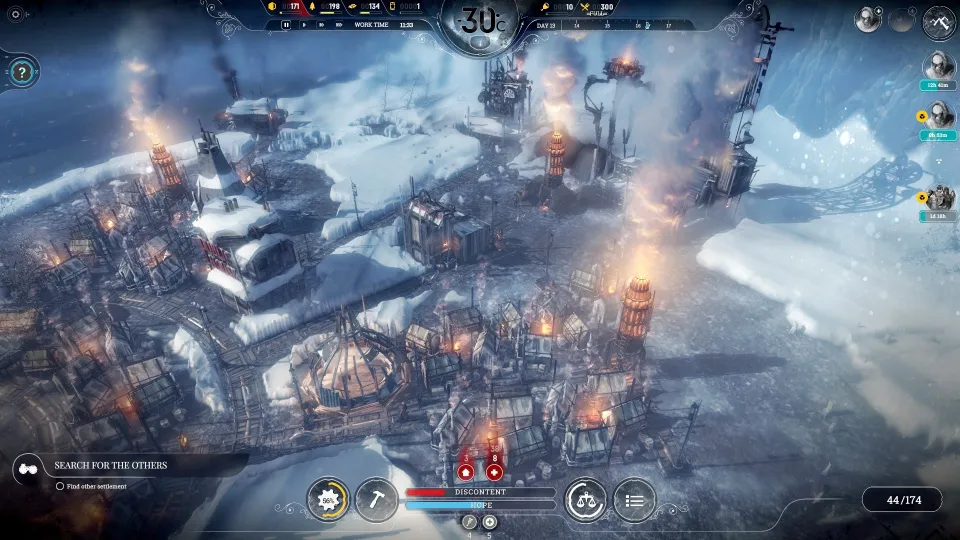960x540 pixels.
Task: Click the scout portrait in the top bar
Action: point(867,19)
